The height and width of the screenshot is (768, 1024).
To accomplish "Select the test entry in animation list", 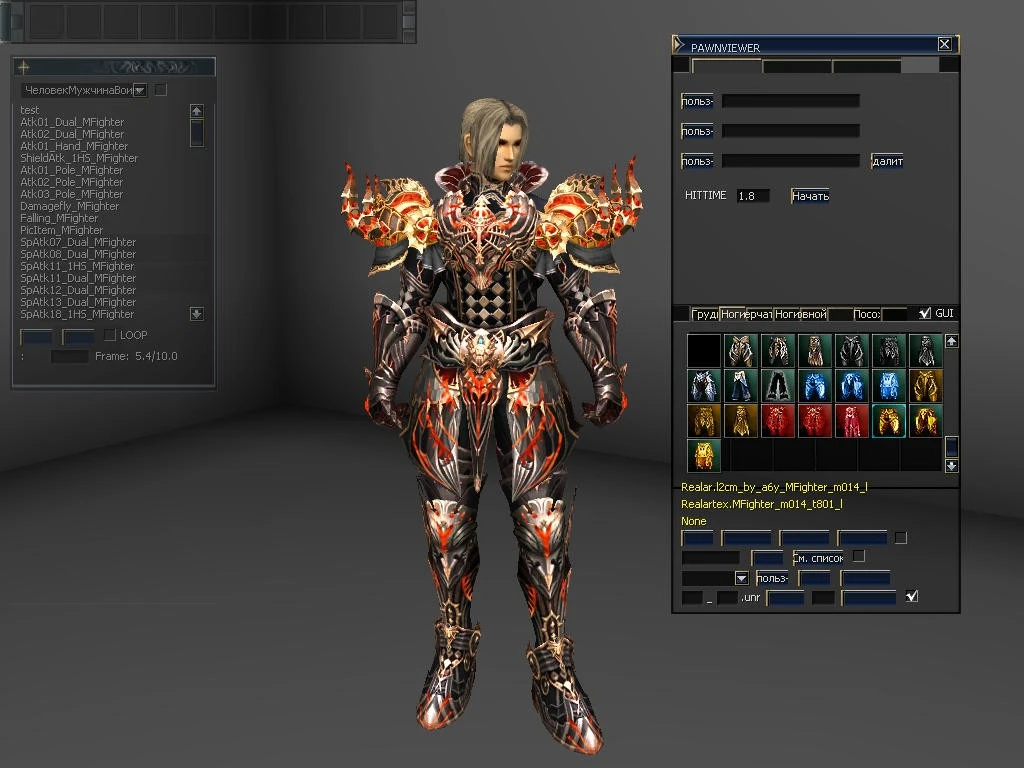I will tap(30, 110).
